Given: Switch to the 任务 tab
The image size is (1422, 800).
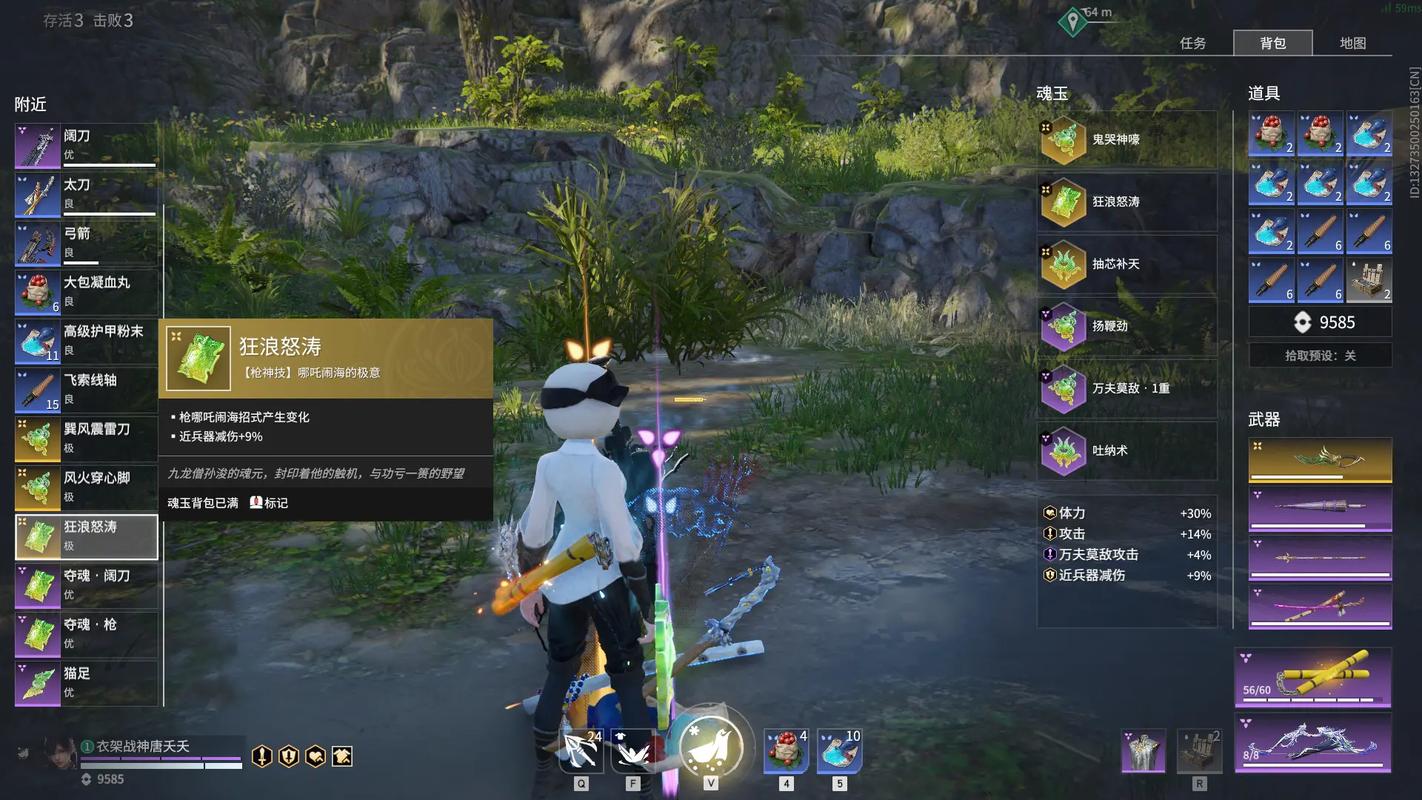Looking at the screenshot, I should coord(1193,43).
